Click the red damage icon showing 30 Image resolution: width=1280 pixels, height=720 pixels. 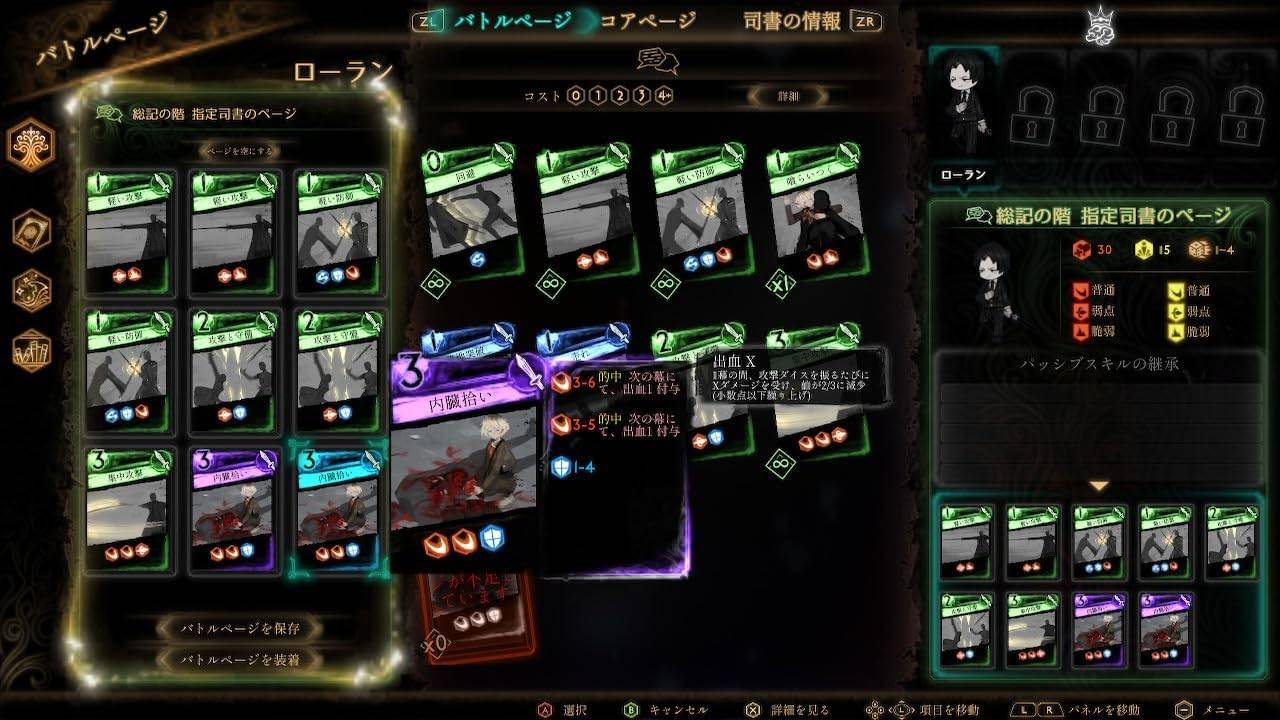tap(1080, 250)
